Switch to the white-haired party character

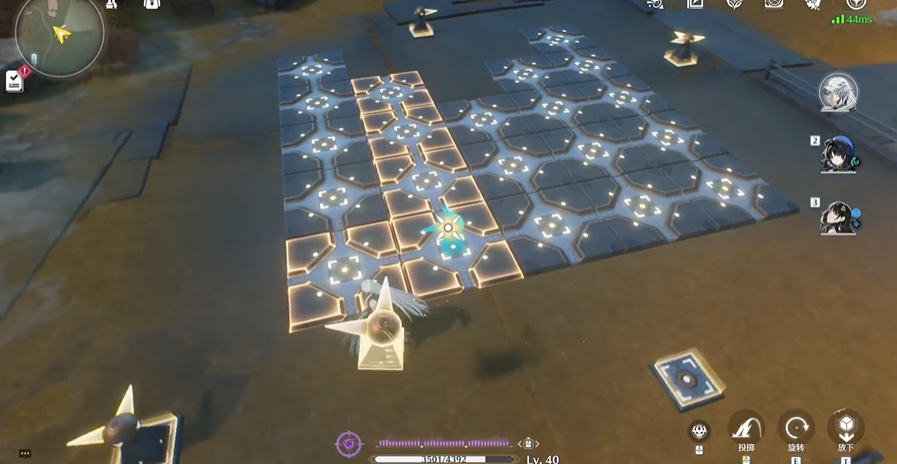[838, 93]
